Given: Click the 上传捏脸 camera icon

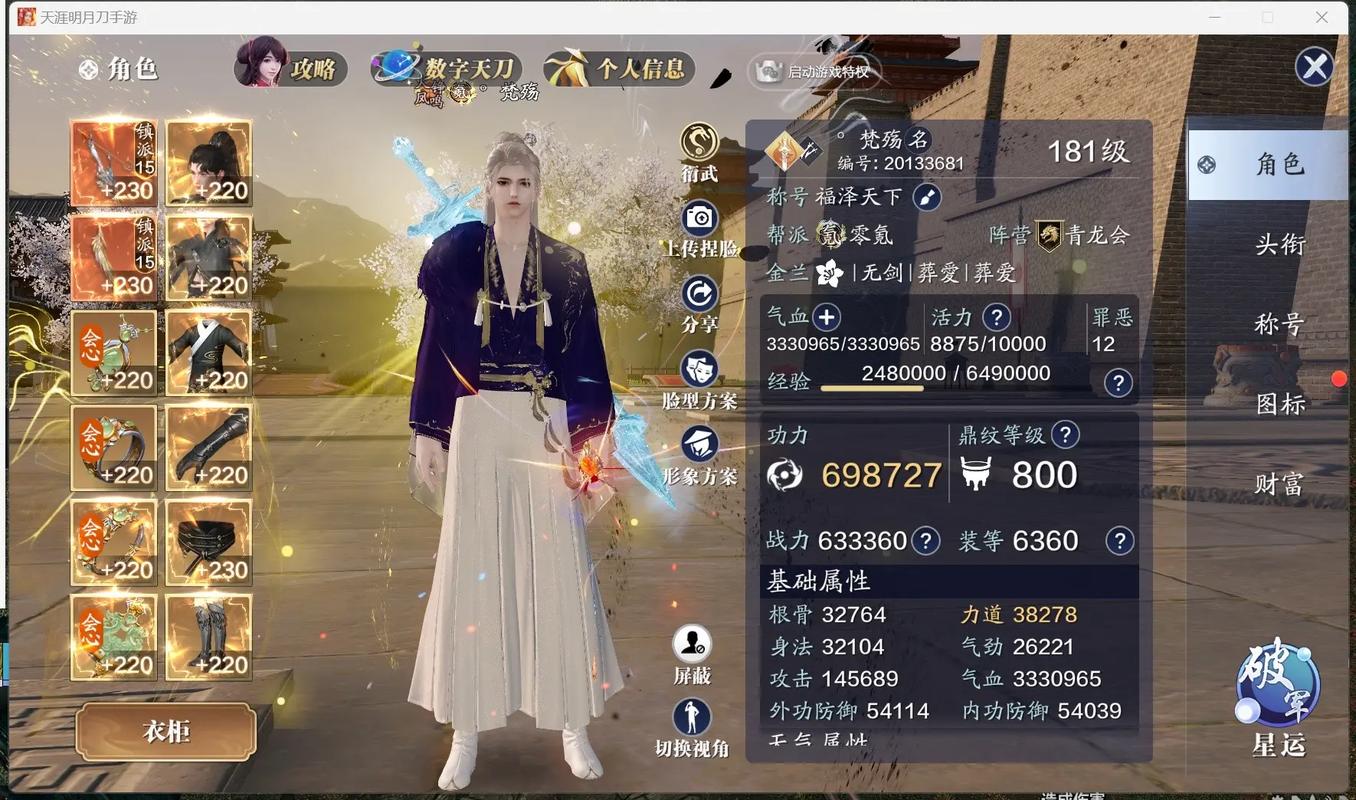Looking at the screenshot, I should coord(699,218).
